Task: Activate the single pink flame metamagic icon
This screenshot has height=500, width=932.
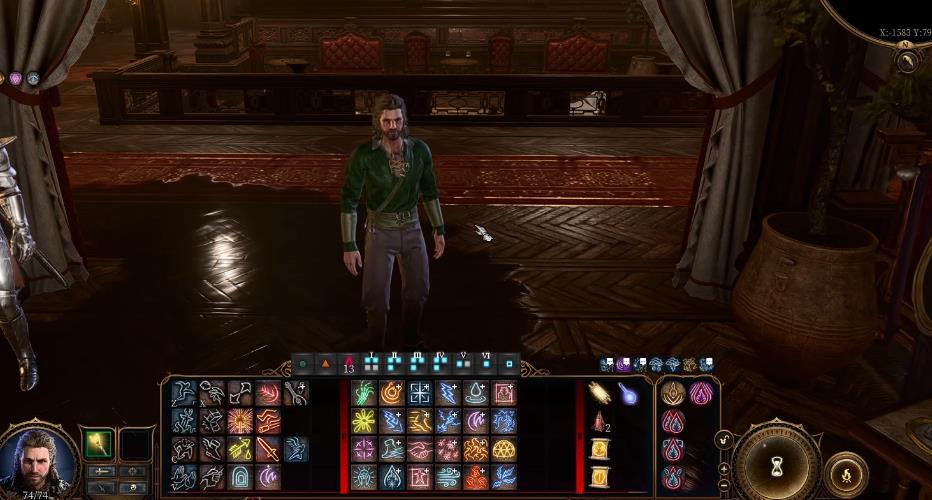Action: coord(701,392)
